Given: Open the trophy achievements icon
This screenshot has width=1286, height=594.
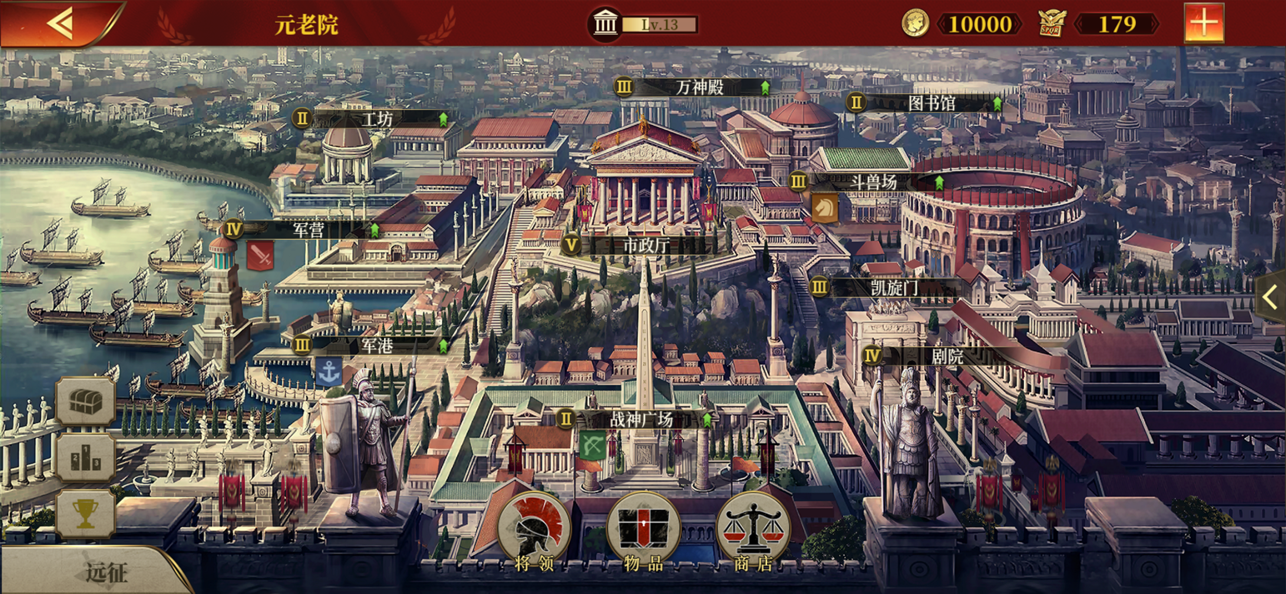Looking at the screenshot, I should tap(85, 514).
